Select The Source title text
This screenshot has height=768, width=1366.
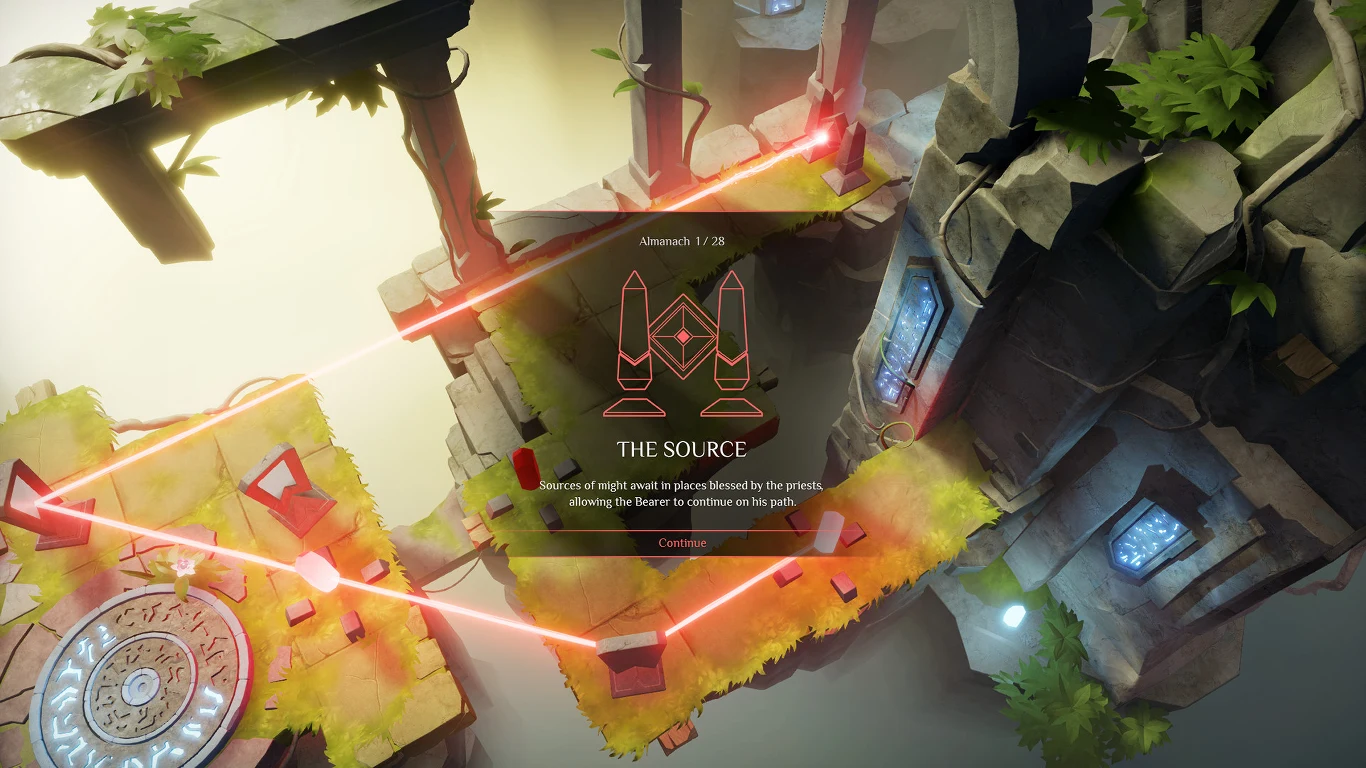[683, 447]
